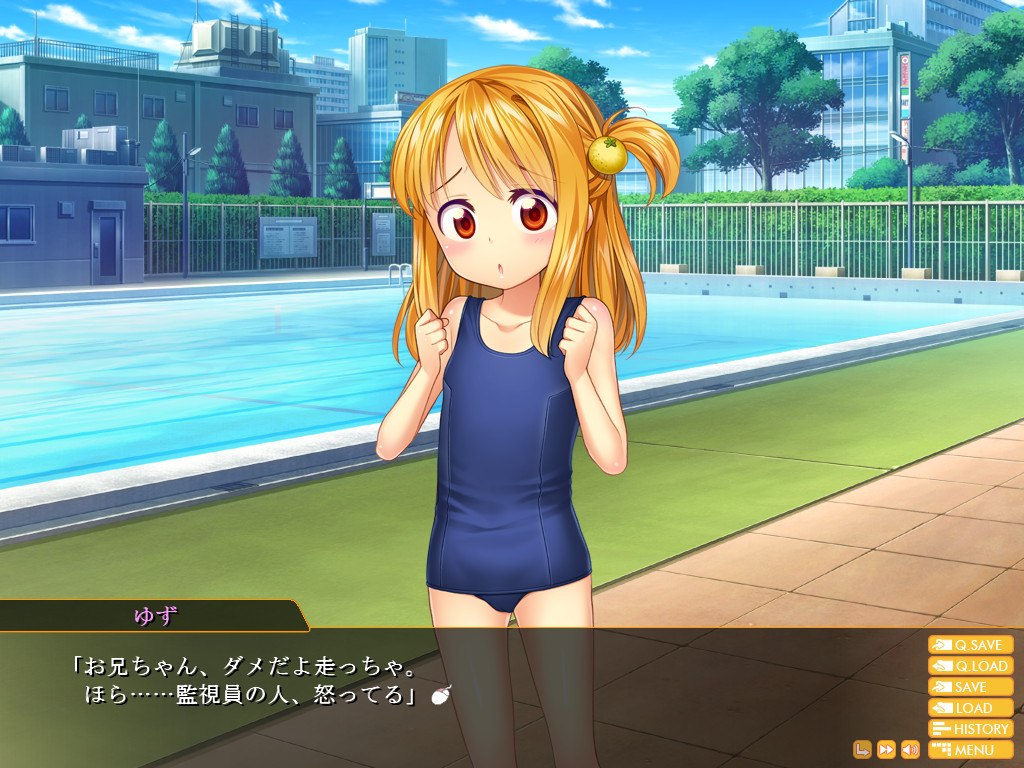
Task: Toggle the auto-advance arrow icon
Action: coord(862,749)
